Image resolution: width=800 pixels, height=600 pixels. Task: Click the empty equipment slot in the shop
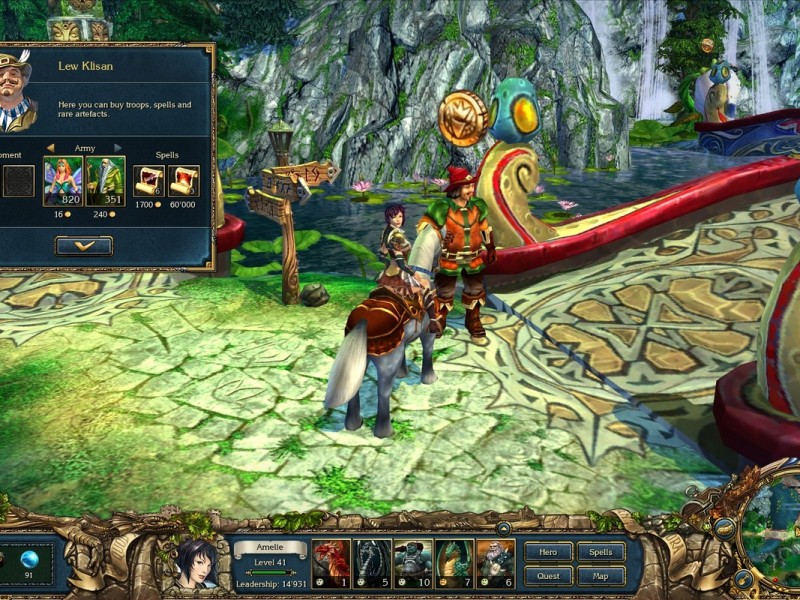tap(18, 181)
